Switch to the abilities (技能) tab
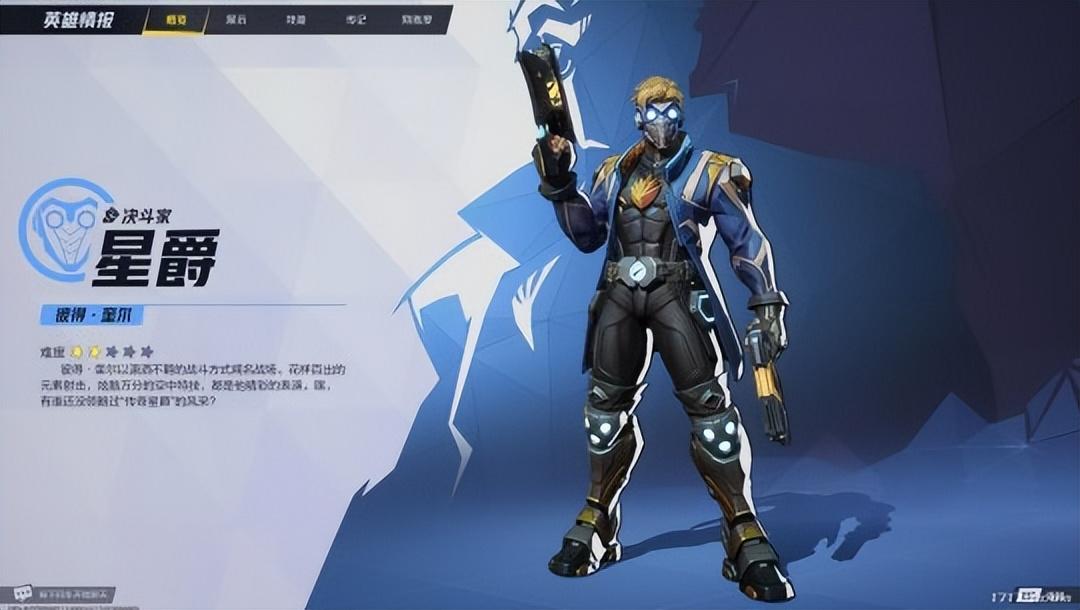Viewport: 1080px width, 610px height. tap(296, 20)
